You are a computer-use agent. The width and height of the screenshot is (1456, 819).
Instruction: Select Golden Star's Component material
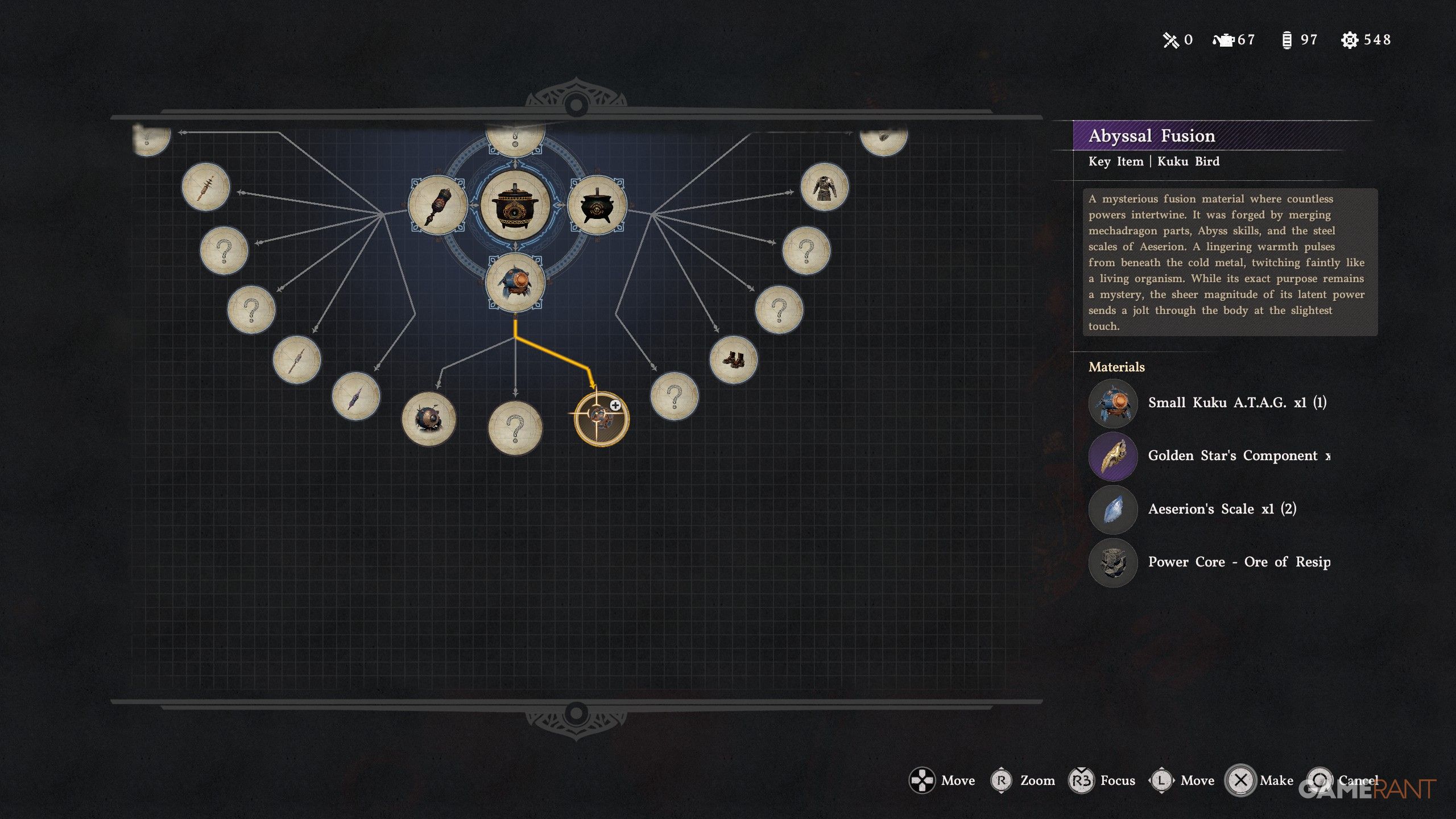(1238, 456)
